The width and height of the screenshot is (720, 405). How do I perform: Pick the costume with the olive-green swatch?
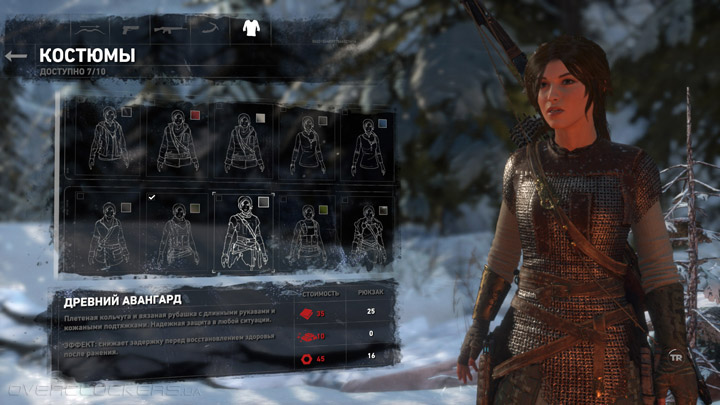pos(305,233)
